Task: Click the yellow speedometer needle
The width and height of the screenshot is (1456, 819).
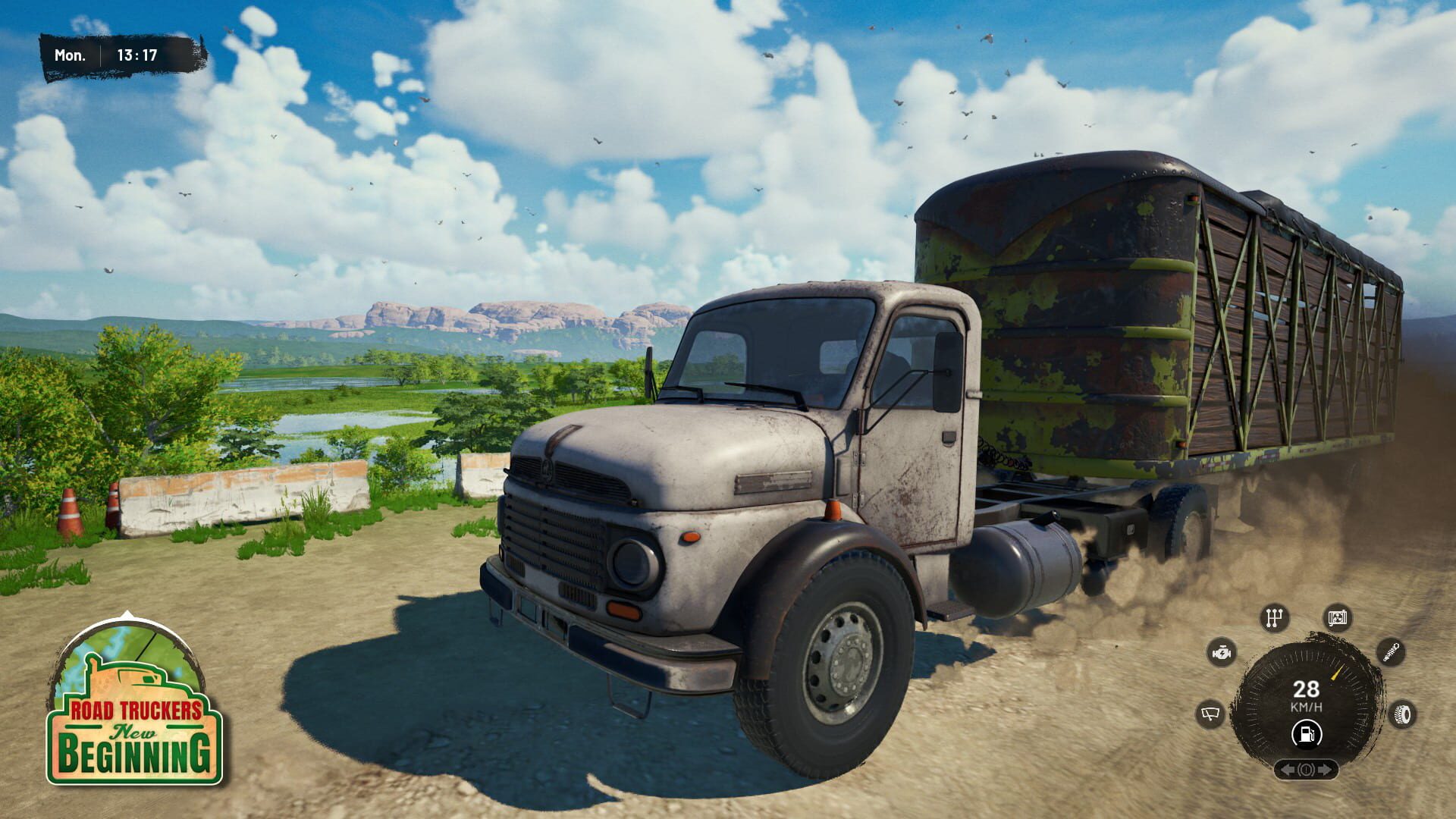Action: click(1336, 673)
